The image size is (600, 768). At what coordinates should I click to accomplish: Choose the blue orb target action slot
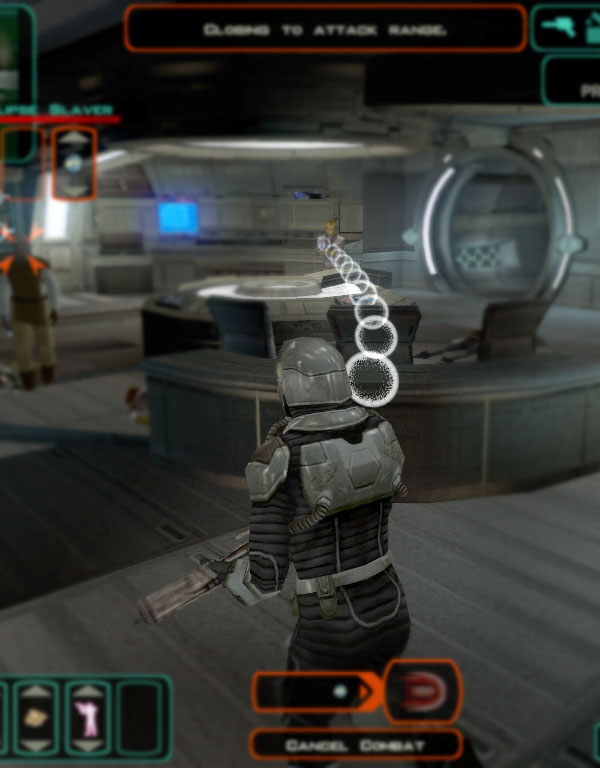tap(74, 162)
